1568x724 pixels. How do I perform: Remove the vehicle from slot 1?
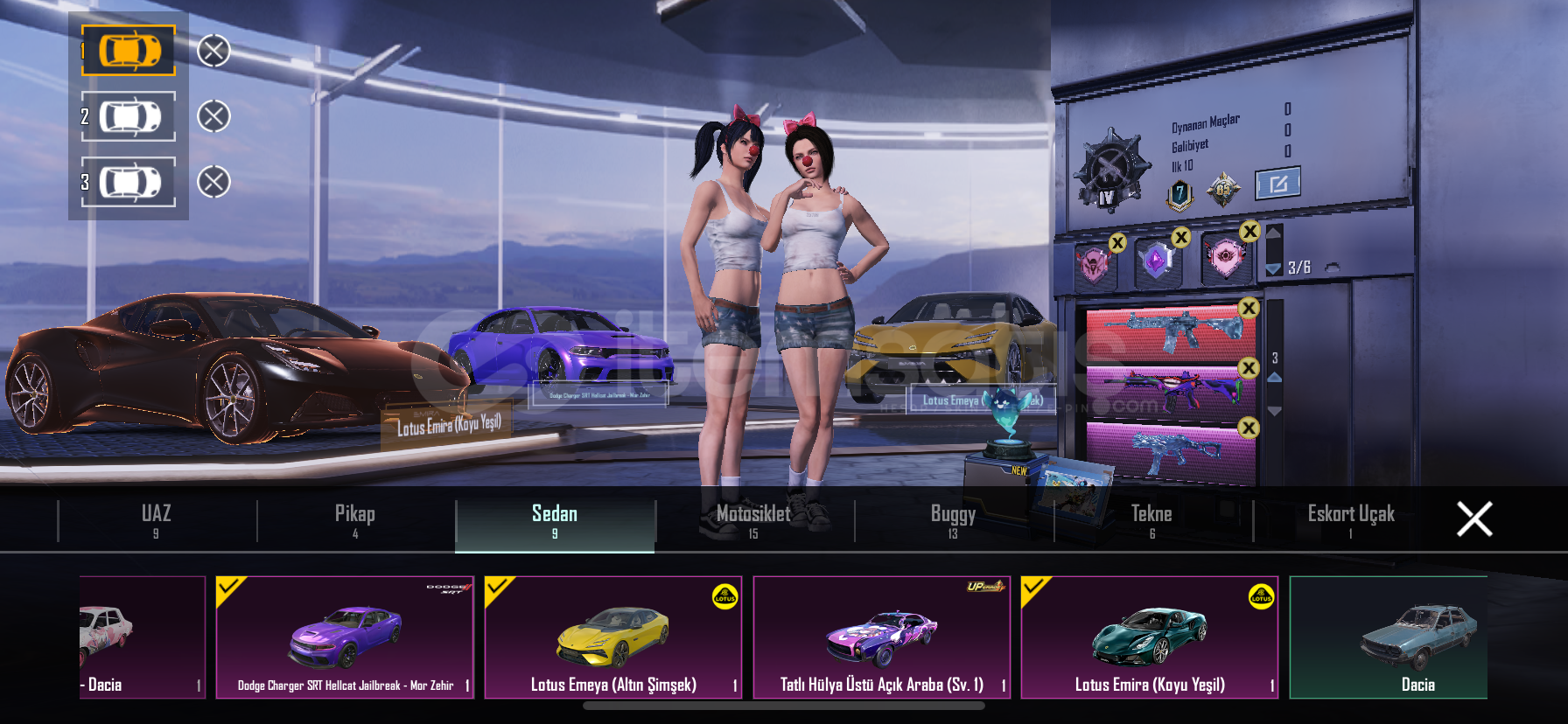point(213,51)
